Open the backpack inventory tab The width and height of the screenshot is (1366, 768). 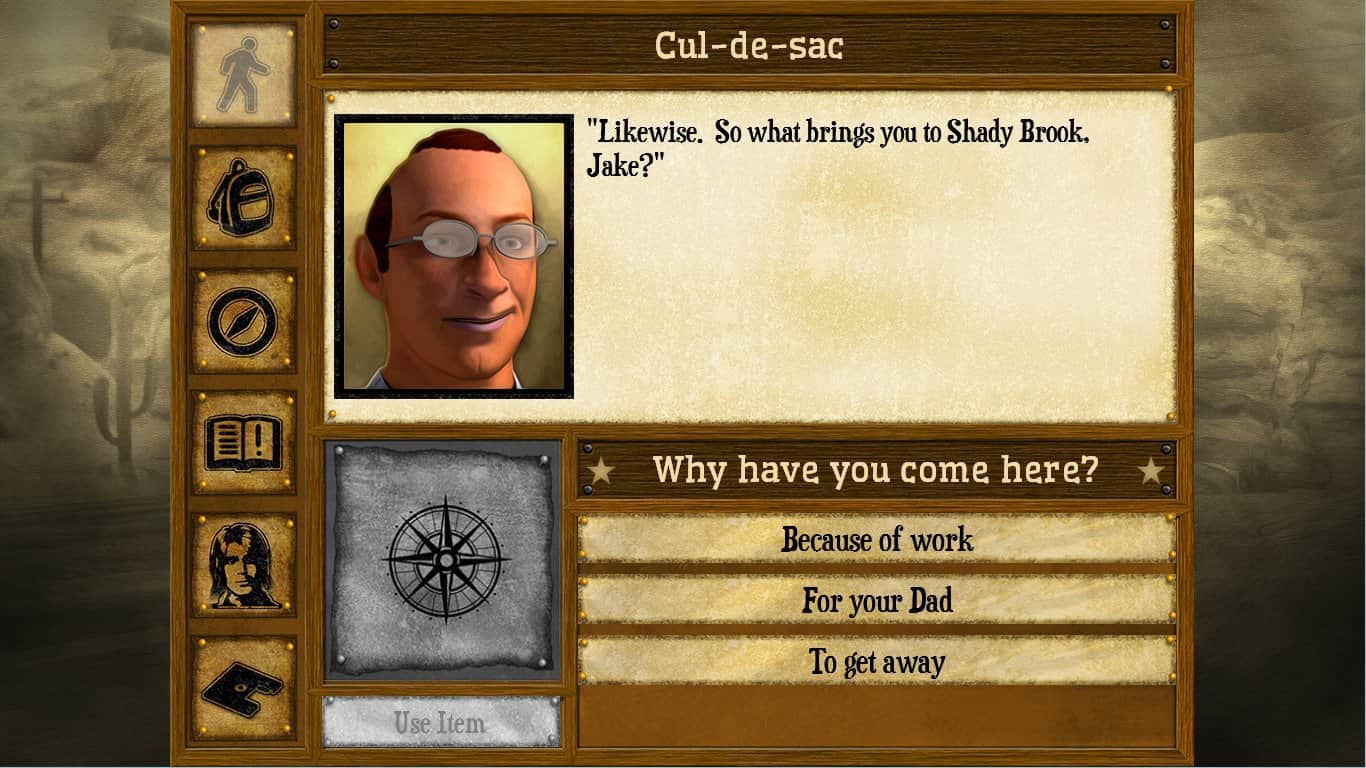click(243, 197)
